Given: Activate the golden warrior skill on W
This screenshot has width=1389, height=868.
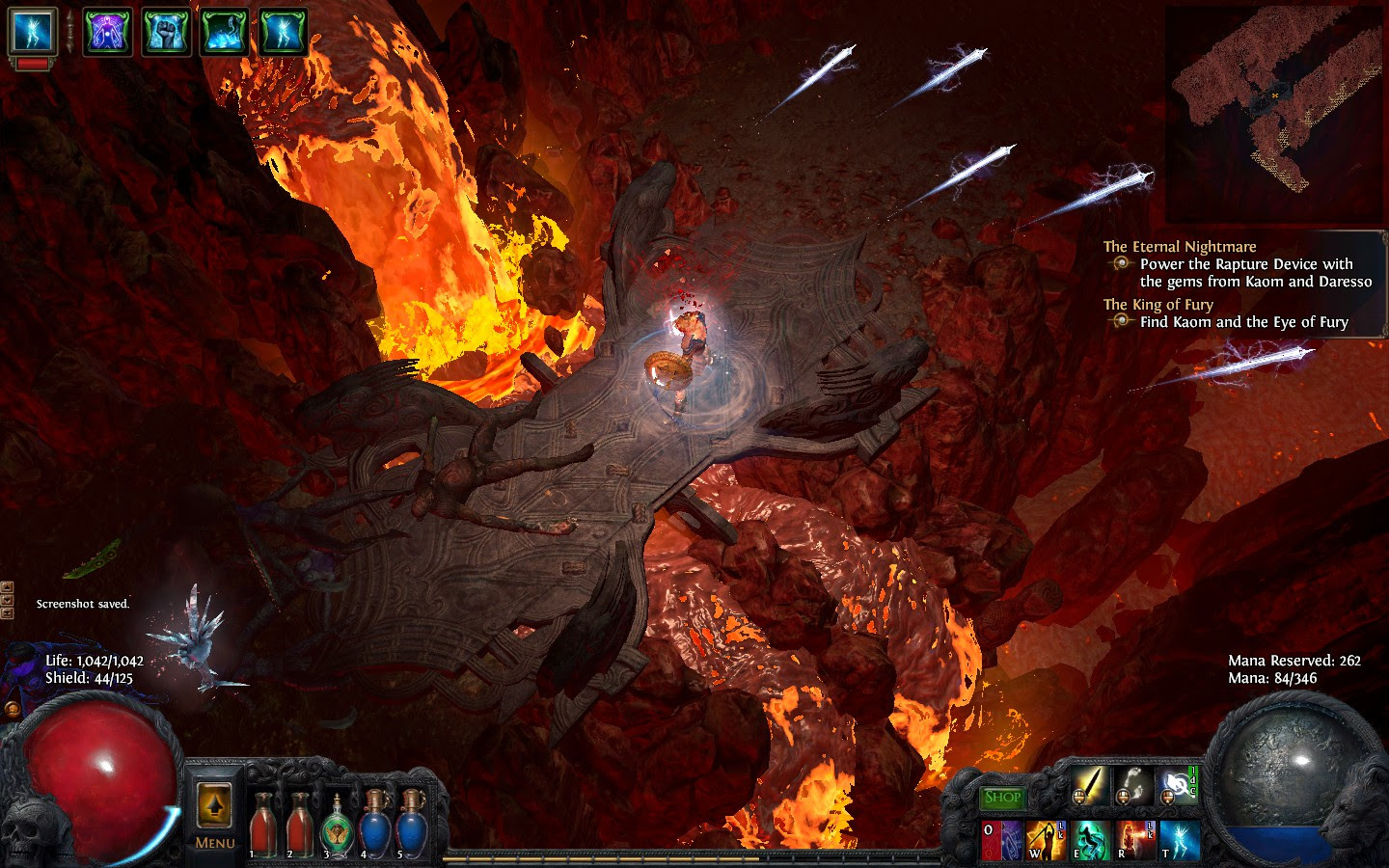Looking at the screenshot, I should coord(1045,840).
